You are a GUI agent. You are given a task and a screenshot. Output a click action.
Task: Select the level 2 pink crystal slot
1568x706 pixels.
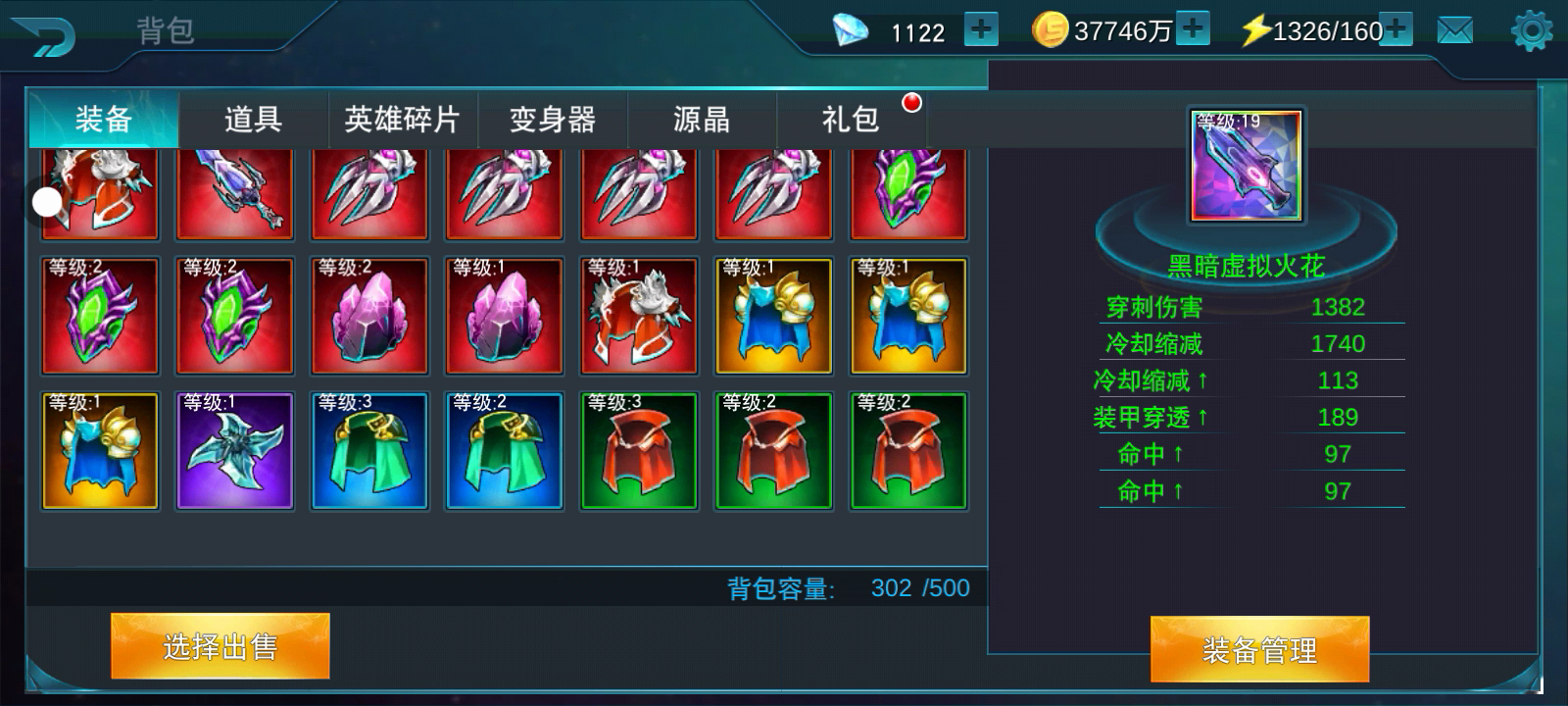pos(369,316)
